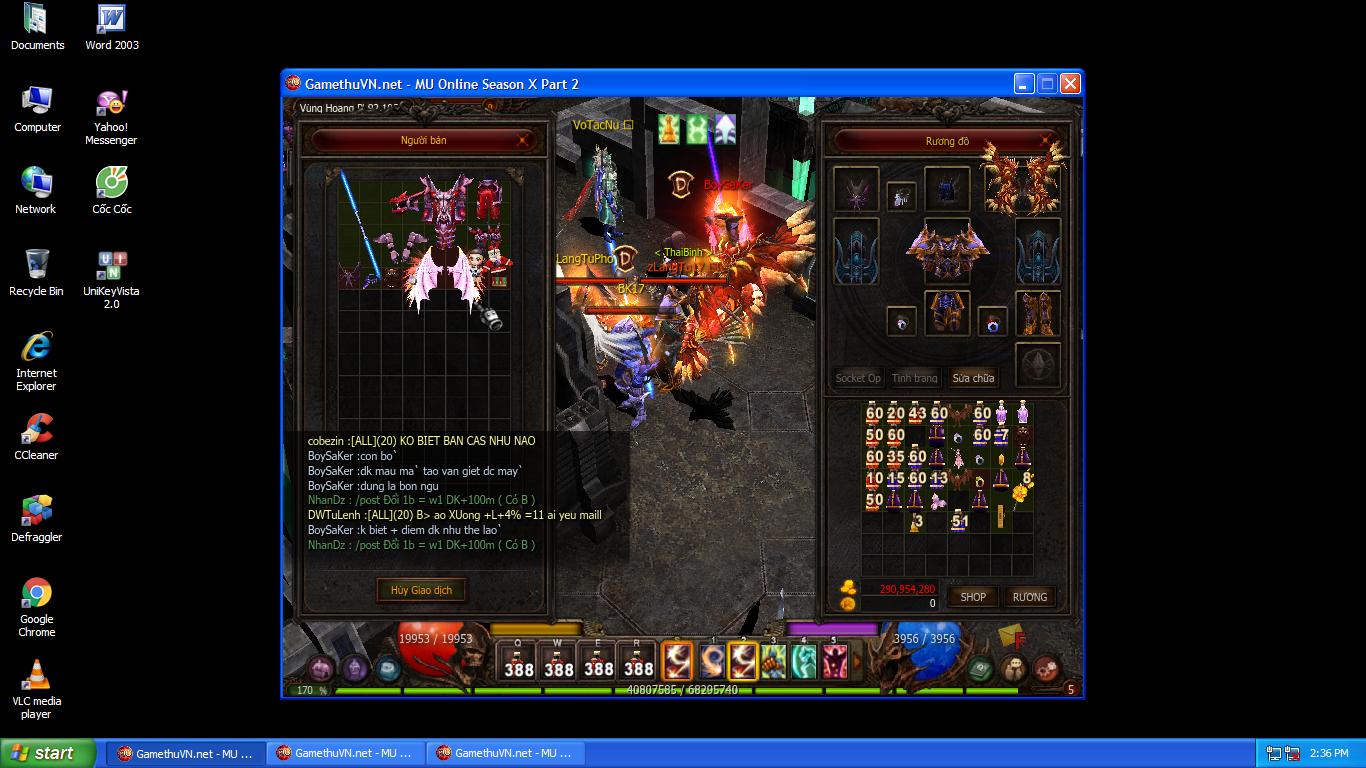Use the R hotkey potion slot
The width and height of the screenshot is (1366, 768).
click(x=638, y=661)
